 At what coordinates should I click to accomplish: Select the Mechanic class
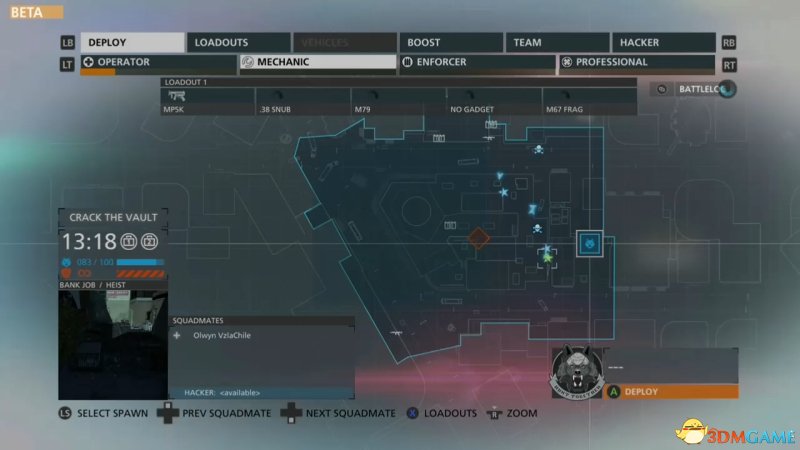tap(318, 62)
